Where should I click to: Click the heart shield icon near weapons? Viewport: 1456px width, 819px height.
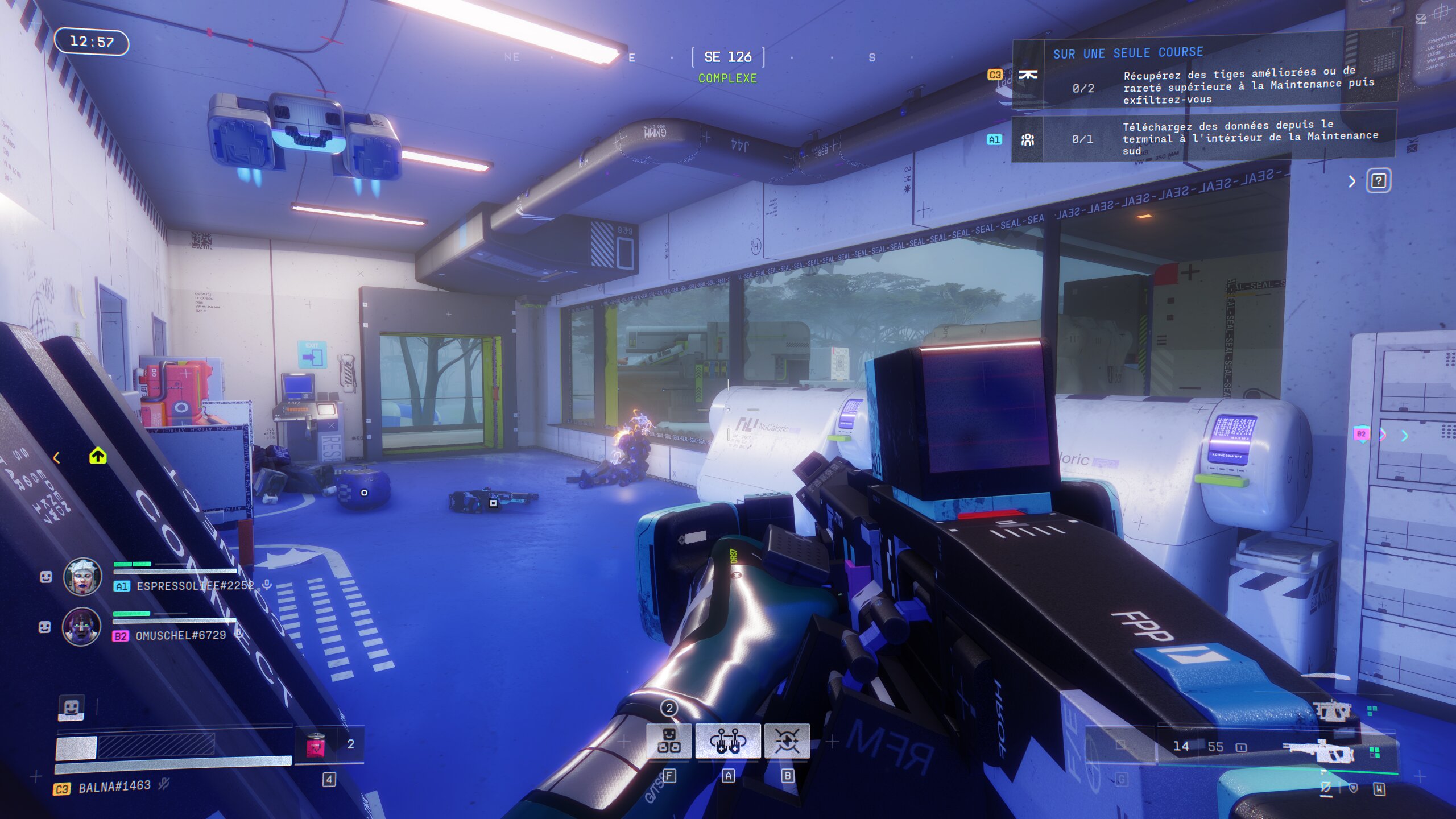coord(1353,788)
